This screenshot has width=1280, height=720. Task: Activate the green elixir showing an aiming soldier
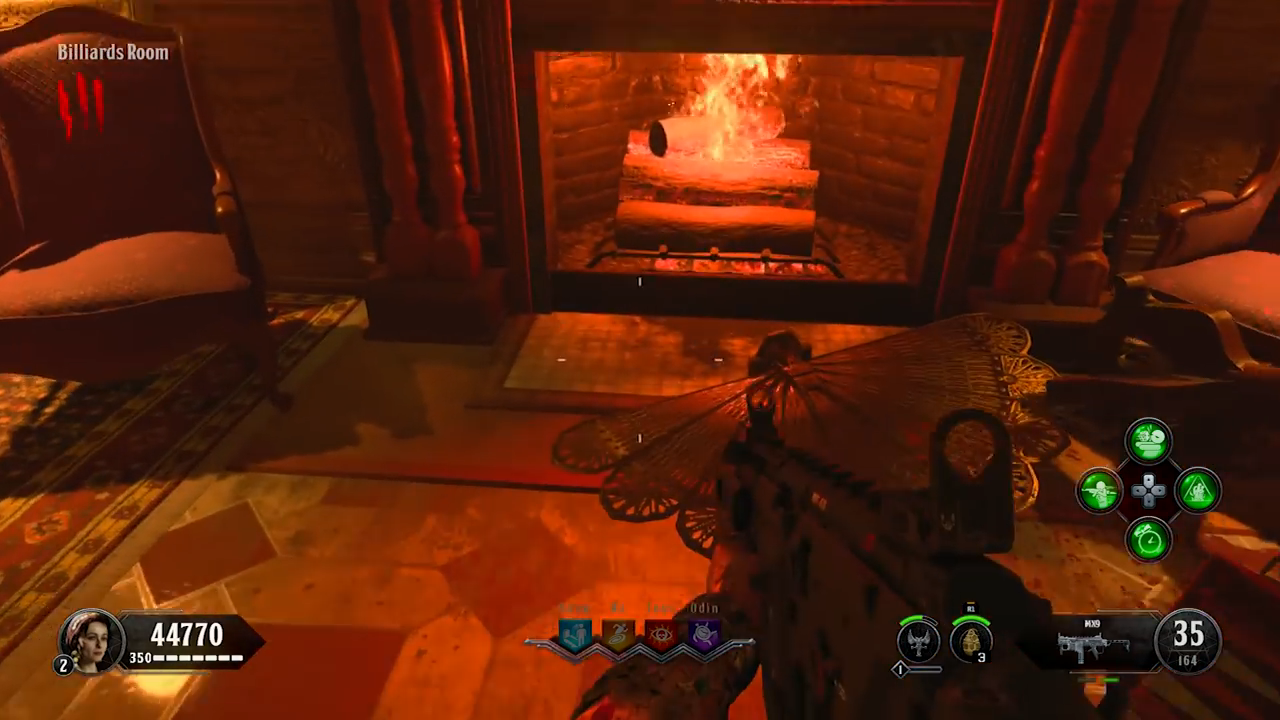(x=1099, y=491)
